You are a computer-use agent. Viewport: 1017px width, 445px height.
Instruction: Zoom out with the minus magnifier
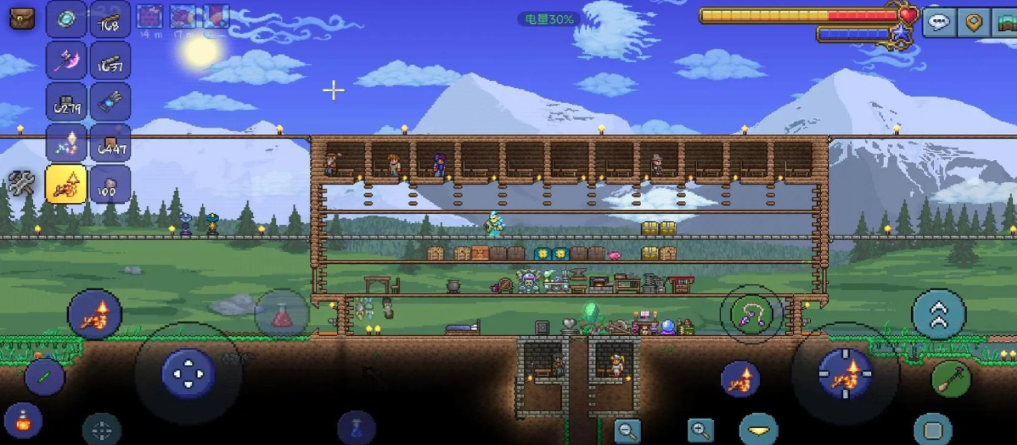pos(627,431)
